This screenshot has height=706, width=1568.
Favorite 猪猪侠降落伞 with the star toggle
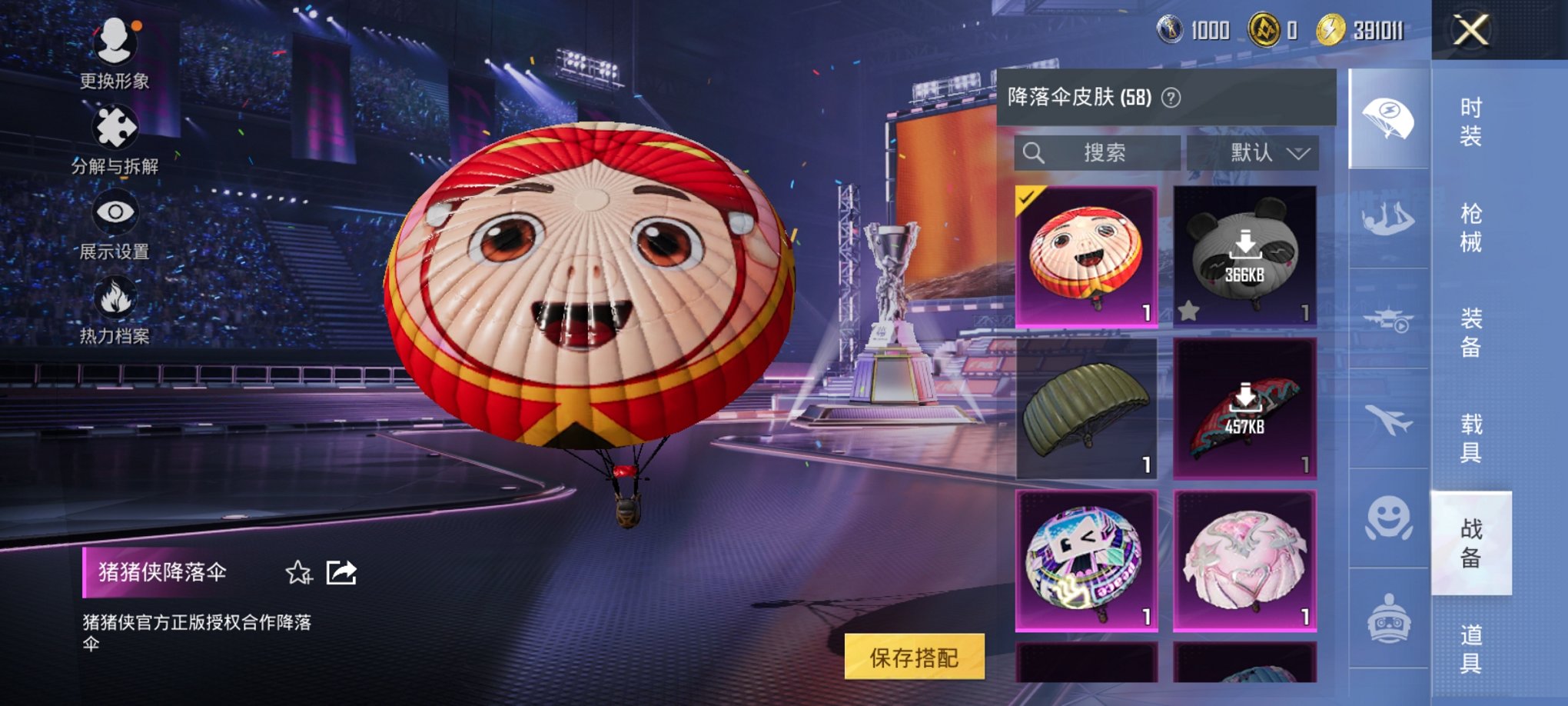click(x=298, y=572)
